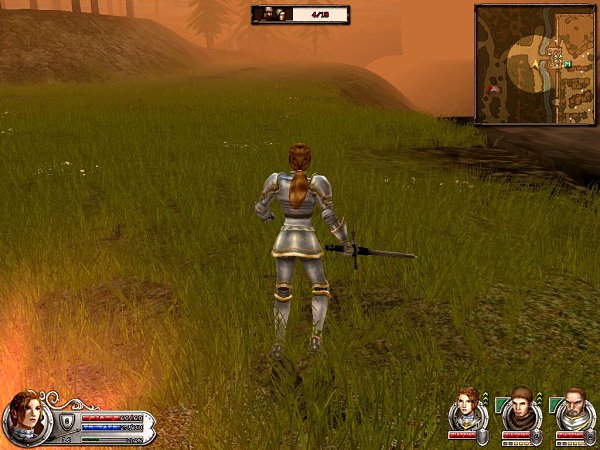600x450 pixels.
Task: Open the minimap
Action: coord(534,64)
